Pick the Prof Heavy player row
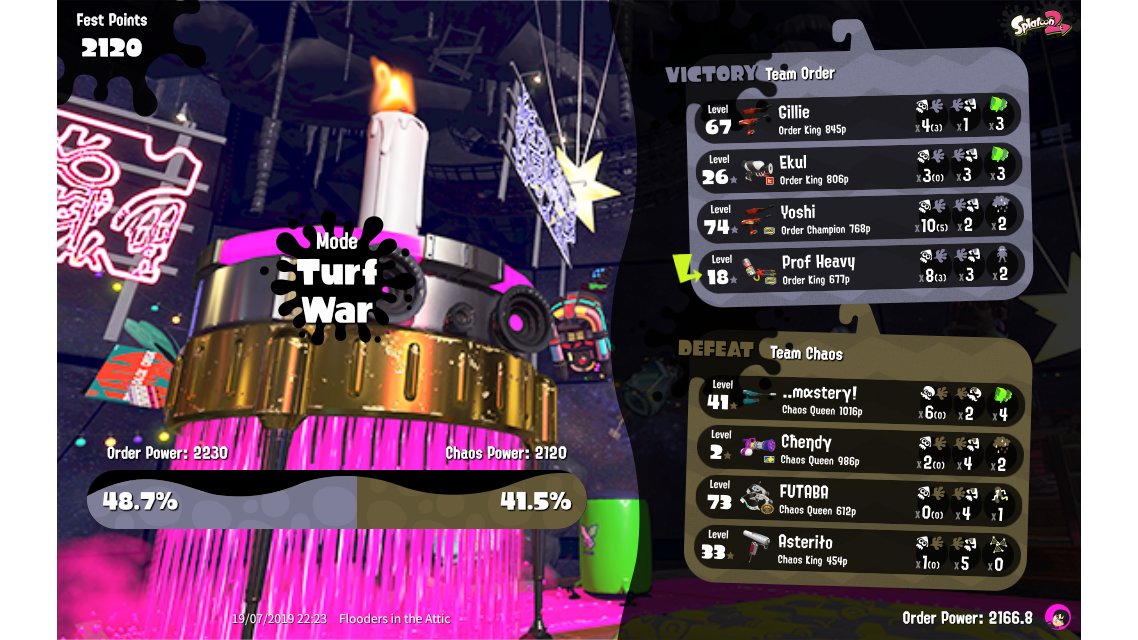 [858, 267]
